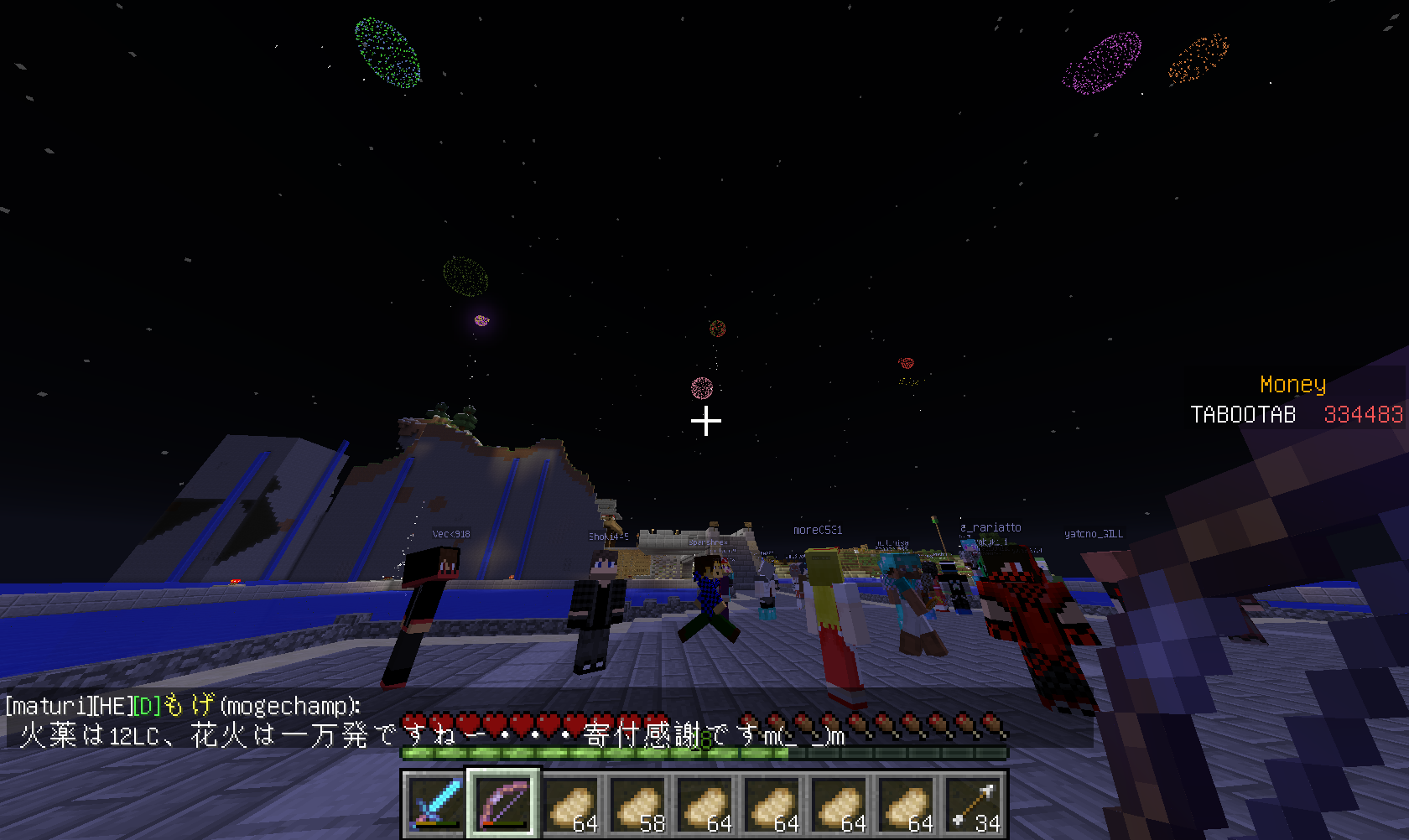This screenshot has height=840, width=1409.
Task: Choose the baked potato stack of 58
Action: click(638, 804)
